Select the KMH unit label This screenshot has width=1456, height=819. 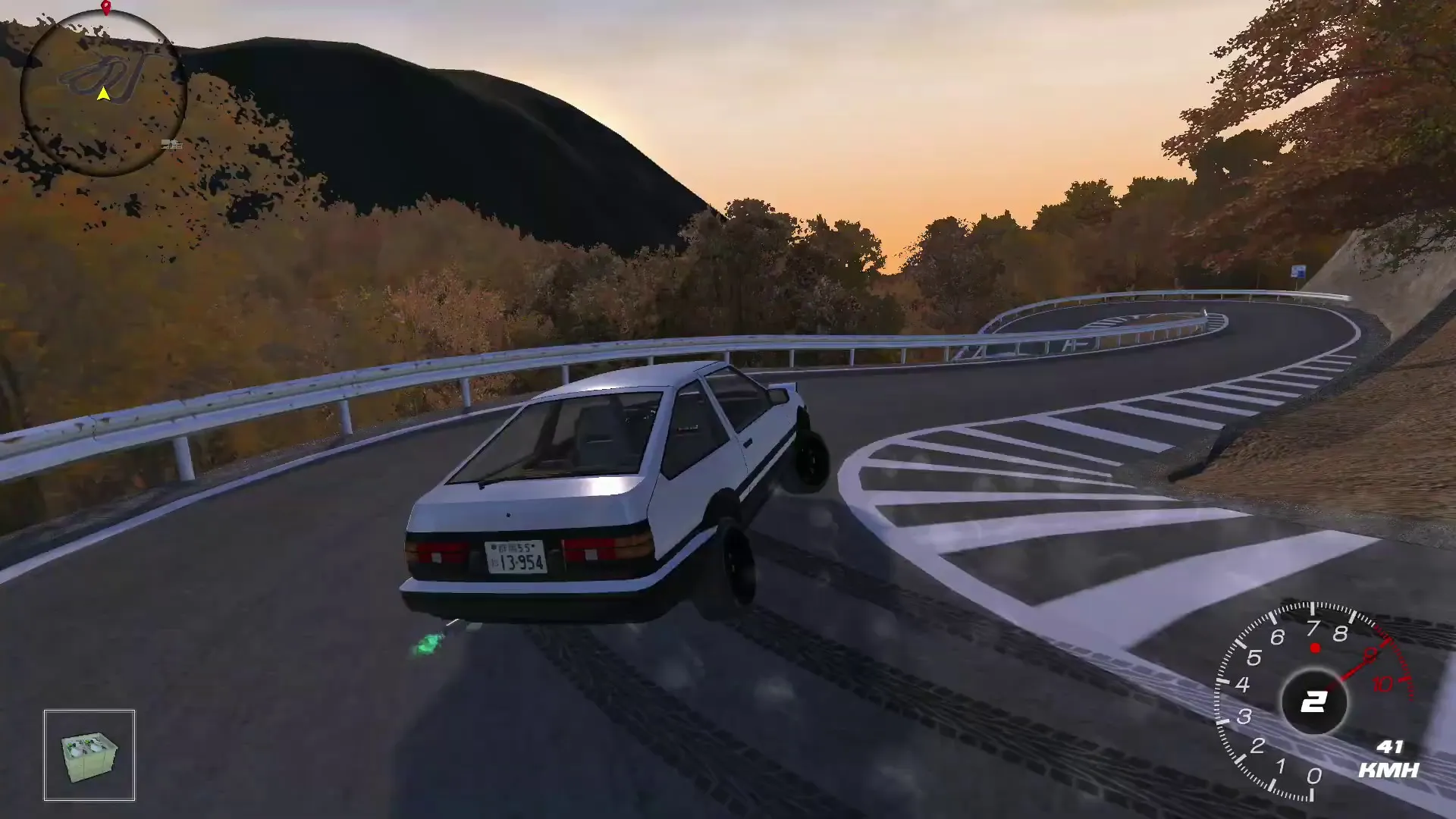pos(1389,769)
